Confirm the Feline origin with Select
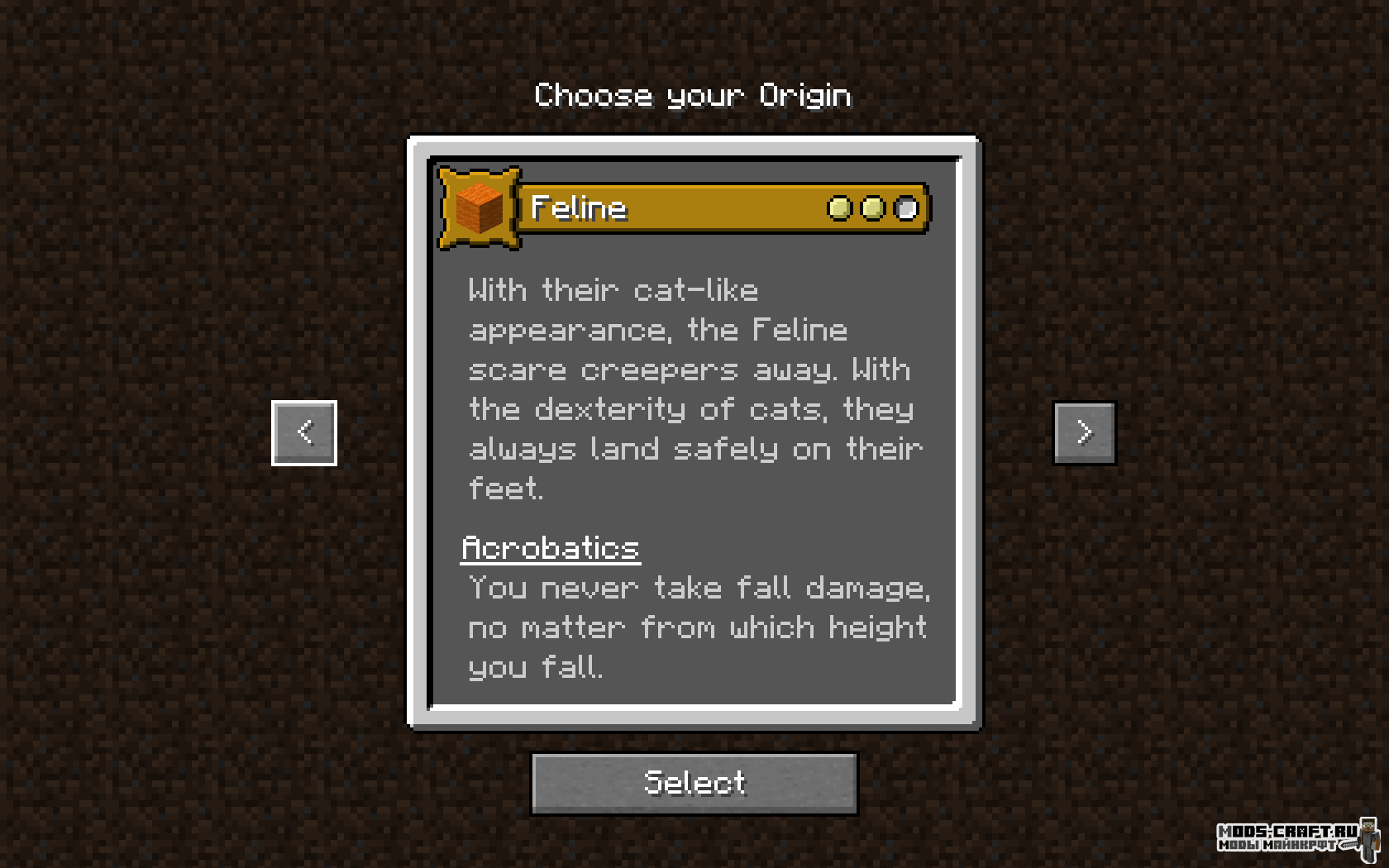Image resolution: width=1389 pixels, height=868 pixels. (694, 783)
